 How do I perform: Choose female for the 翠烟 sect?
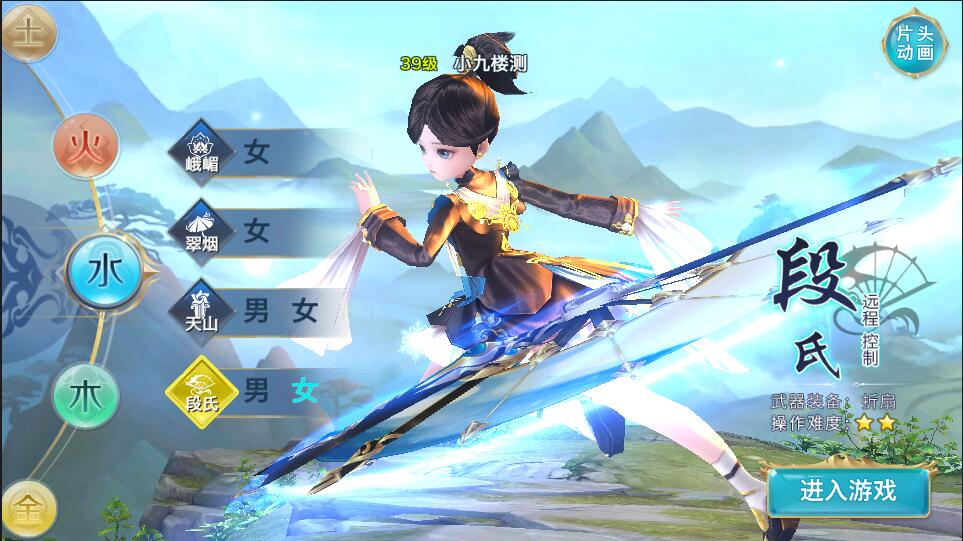(x=257, y=231)
